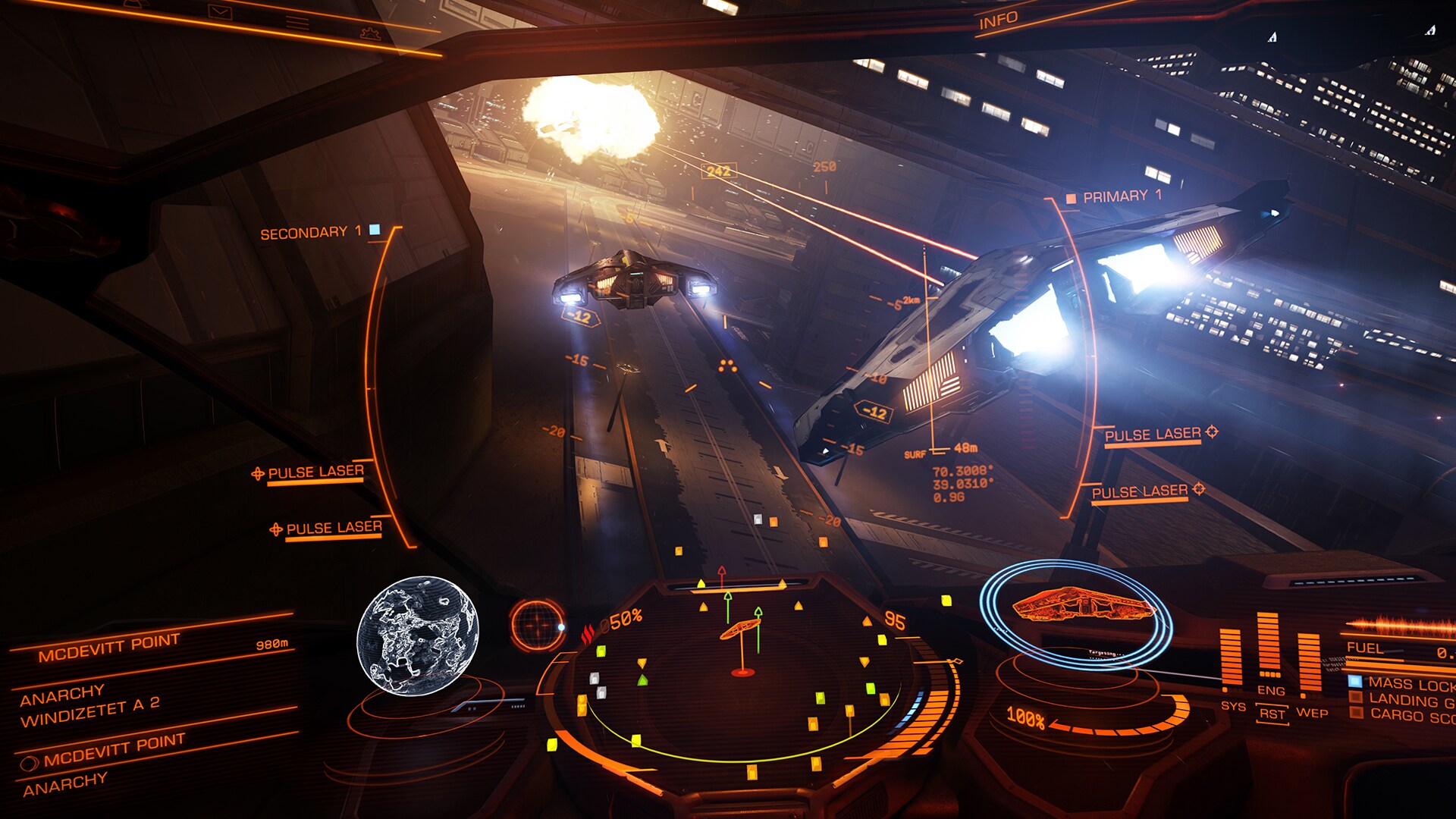The height and width of the screenshot is (819, 1456).
Task: Click the three-line menu icon
Action: tap(297, 22)
